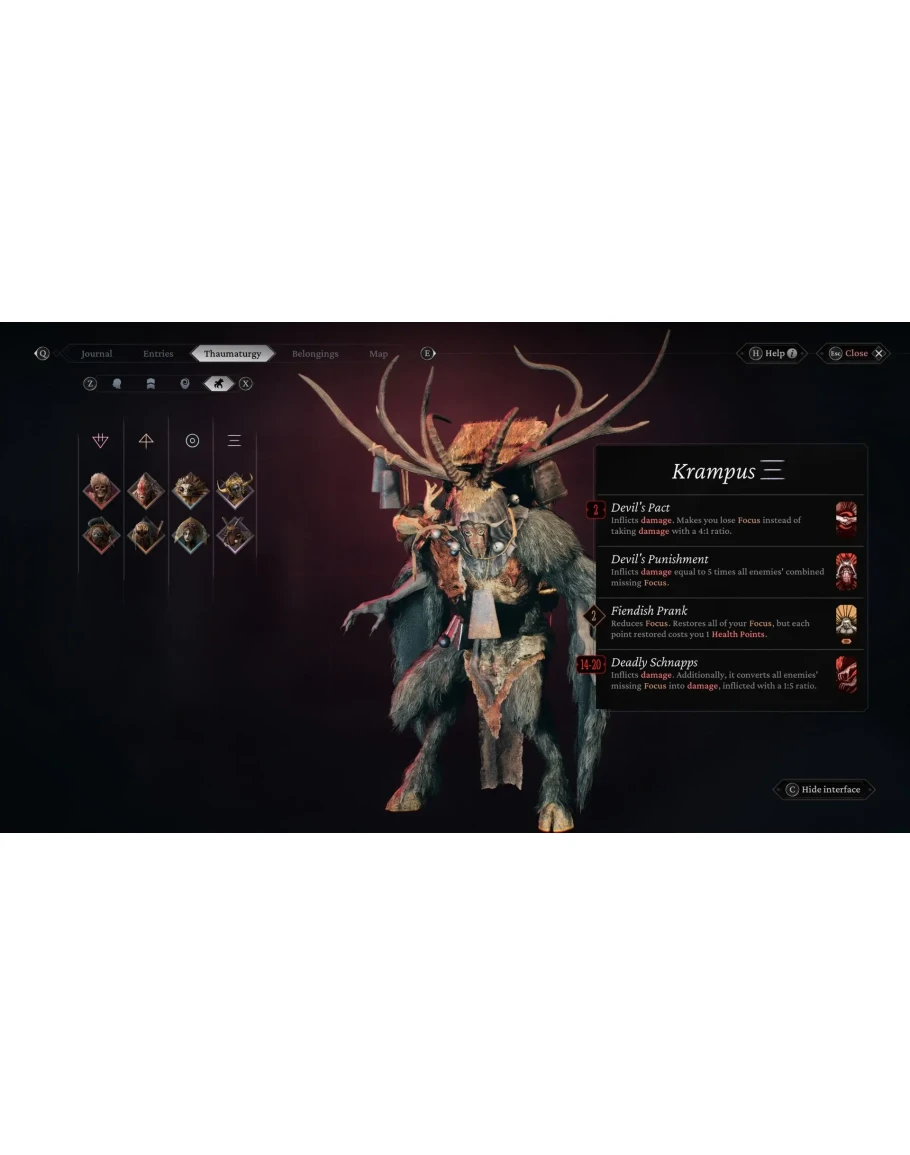The height and width of the screenshot is (1155, 910).
Task: Switch to the spiral swirl sub-tab
Action: click(184, 383)
